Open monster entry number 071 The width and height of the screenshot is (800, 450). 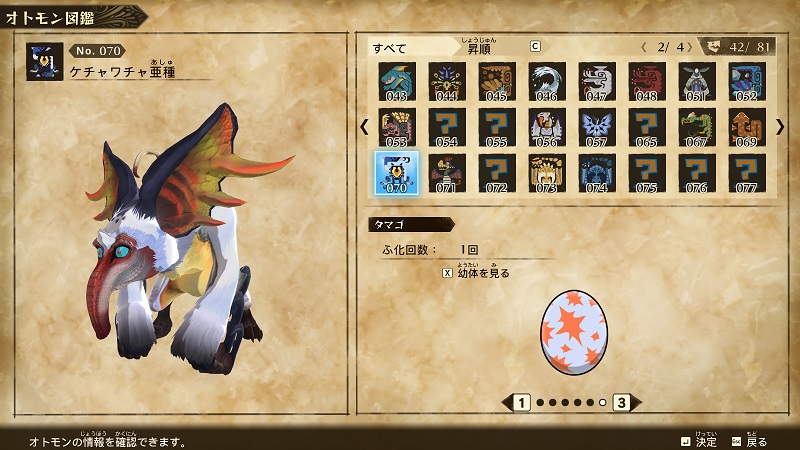tap(446, 172)
